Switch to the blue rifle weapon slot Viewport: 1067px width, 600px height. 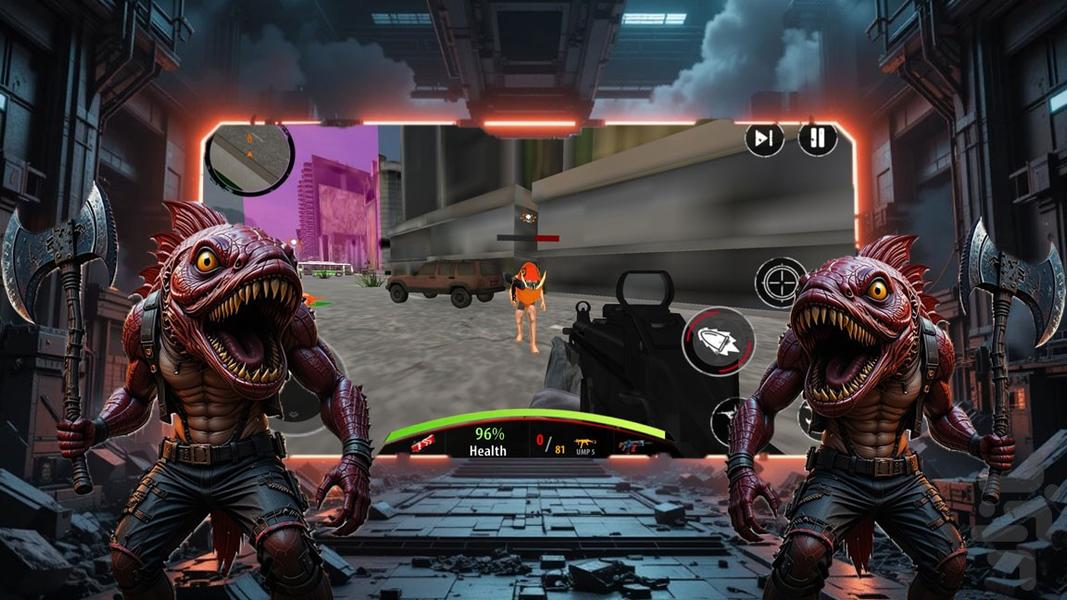pyautogui.click(x=633, y=444)
